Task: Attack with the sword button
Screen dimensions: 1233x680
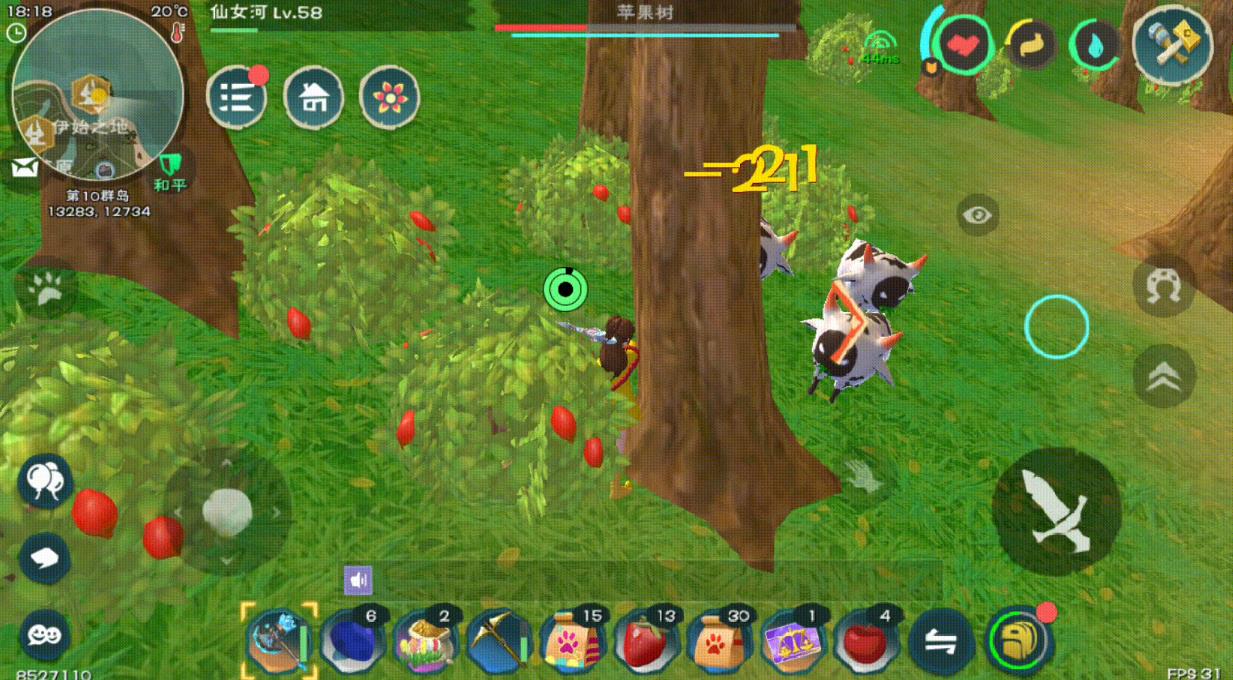Action: click(1055, 511)
